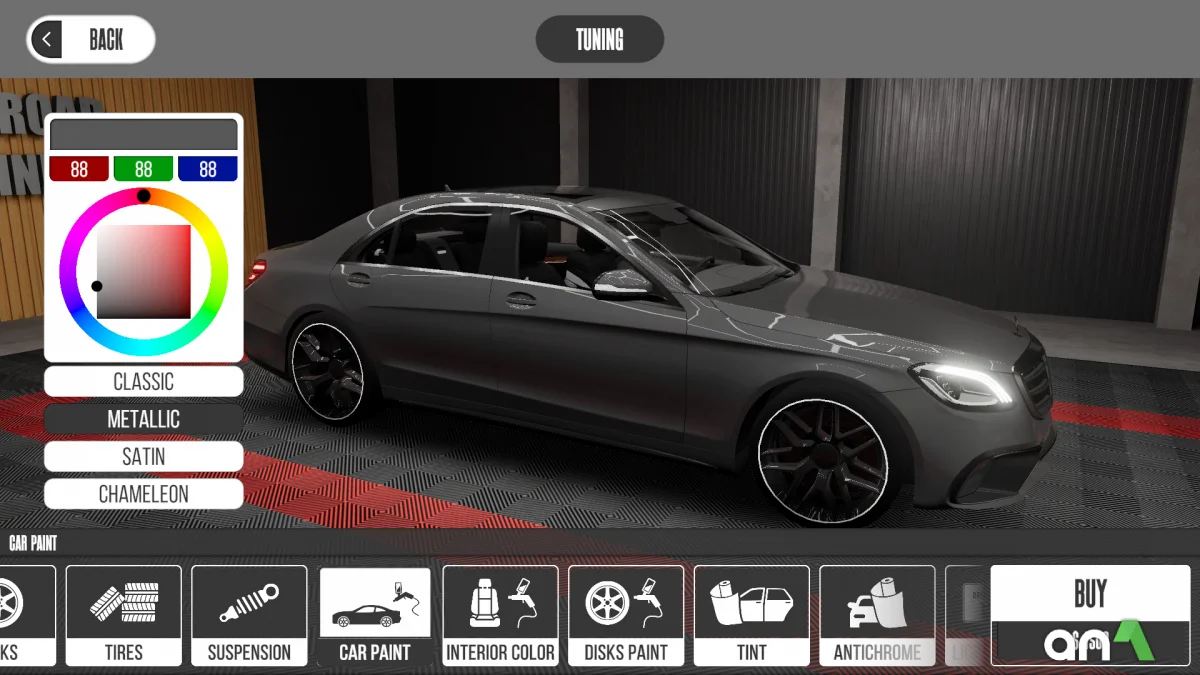Buy the selected car paint
Viewport: 1200px width, 675px height.
point(1090,595)
